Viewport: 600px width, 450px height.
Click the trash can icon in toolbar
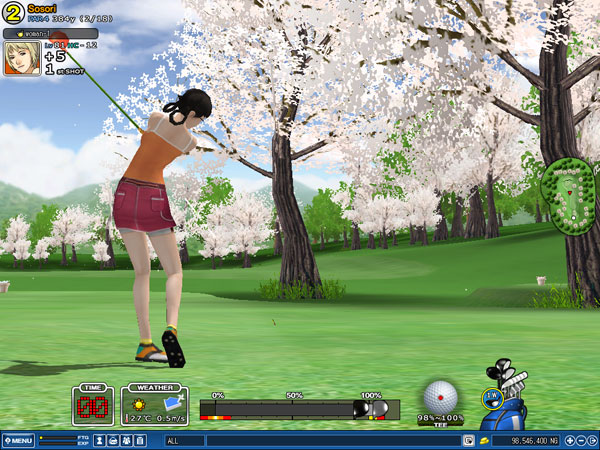click(x=139, y=440)
